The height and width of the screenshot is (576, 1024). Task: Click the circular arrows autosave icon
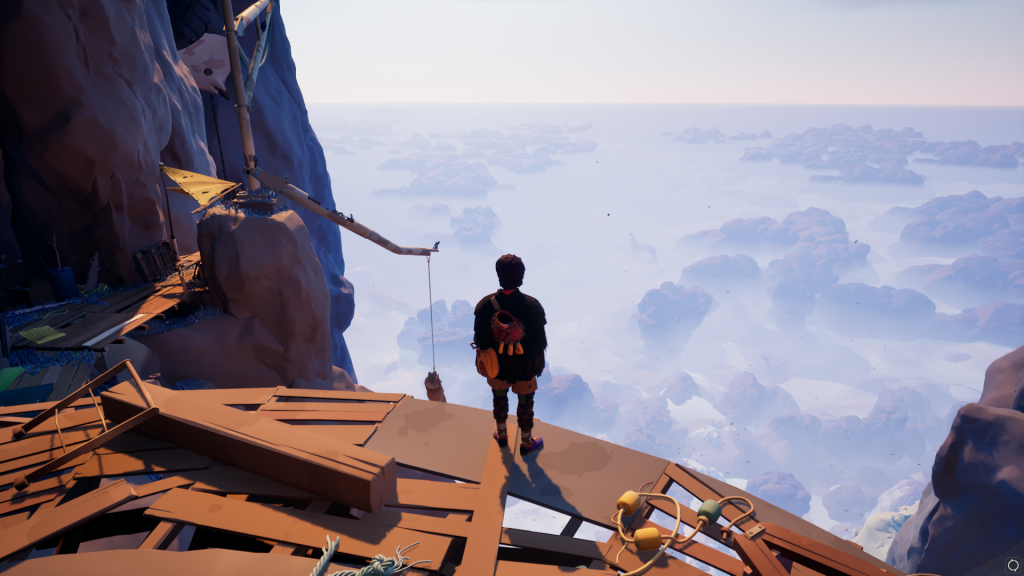(x=1011, y=564)
